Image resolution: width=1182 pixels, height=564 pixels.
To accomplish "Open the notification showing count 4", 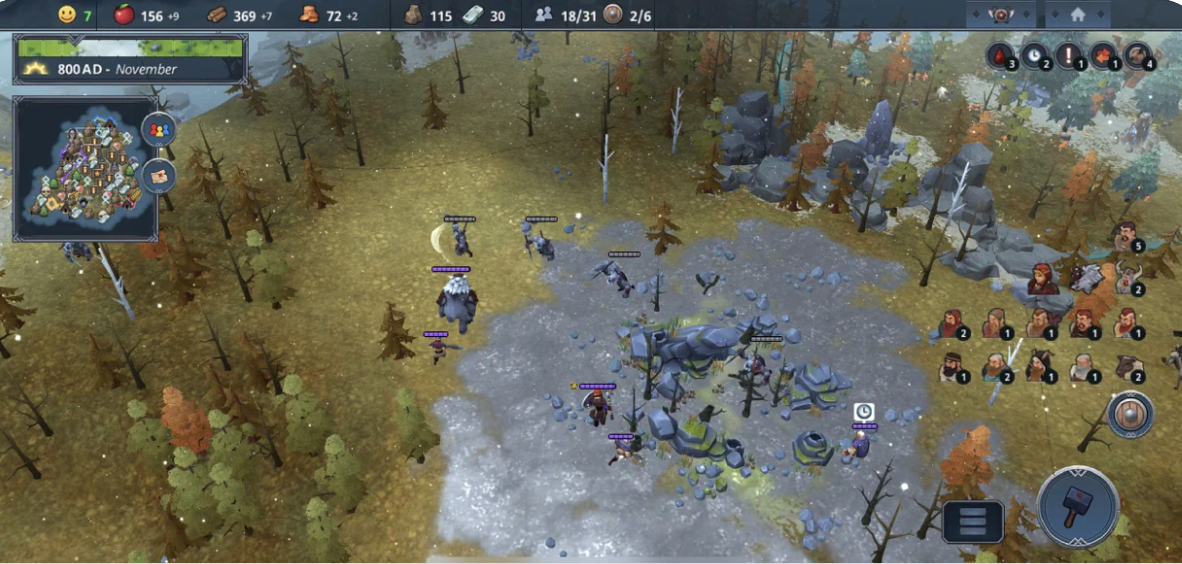I will coord(1137,55).
